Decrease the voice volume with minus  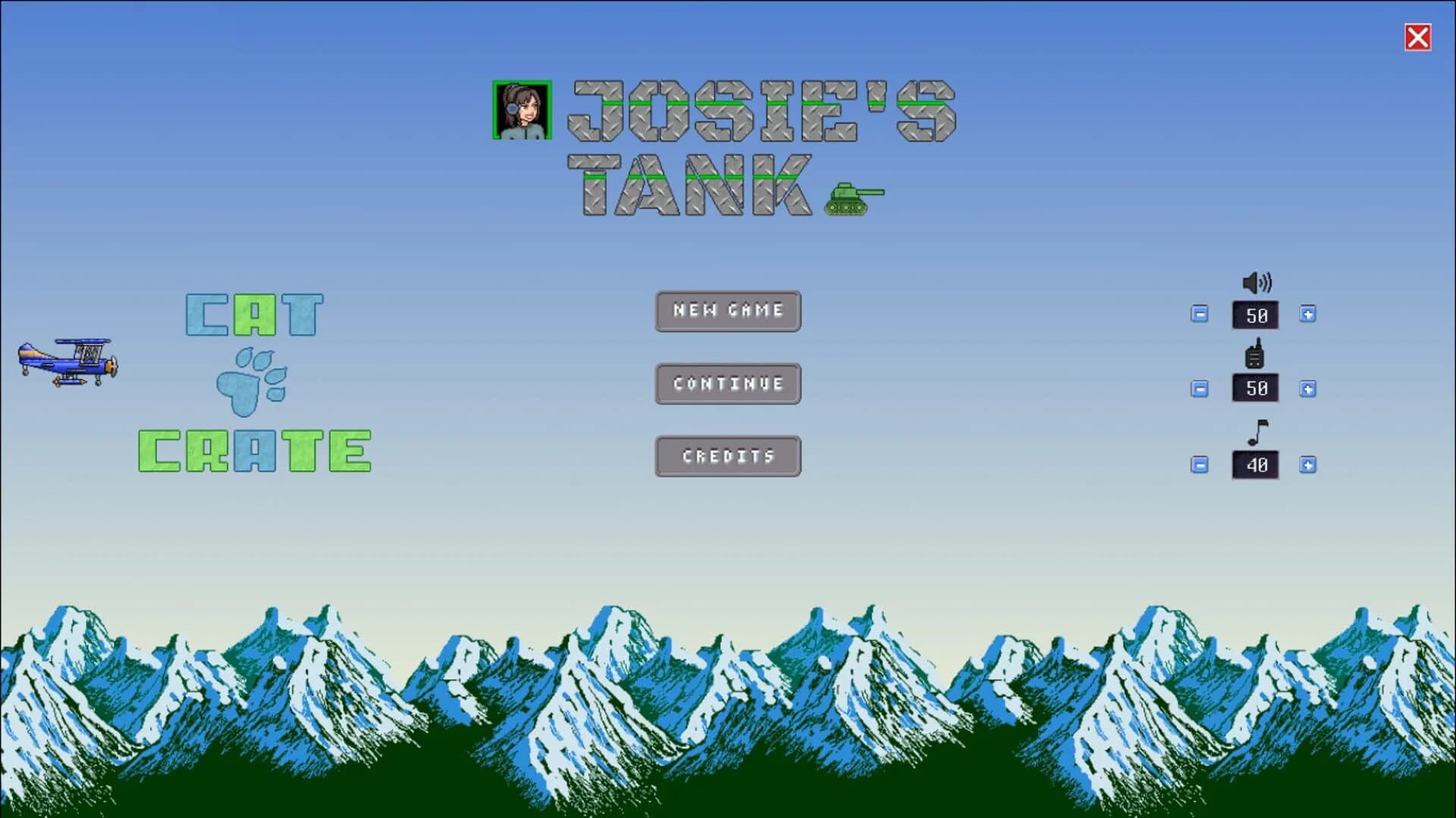pos(1199,389)
